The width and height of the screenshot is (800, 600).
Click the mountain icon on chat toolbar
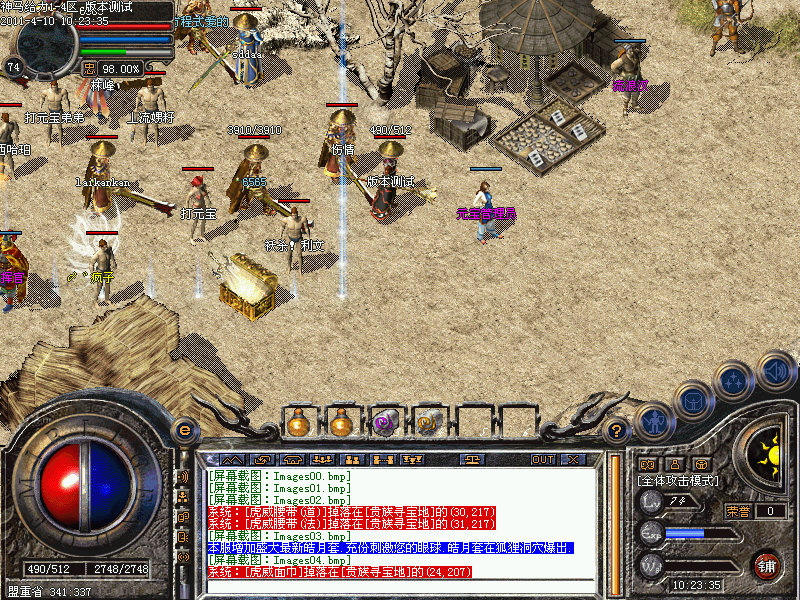[x=230, y=459]
